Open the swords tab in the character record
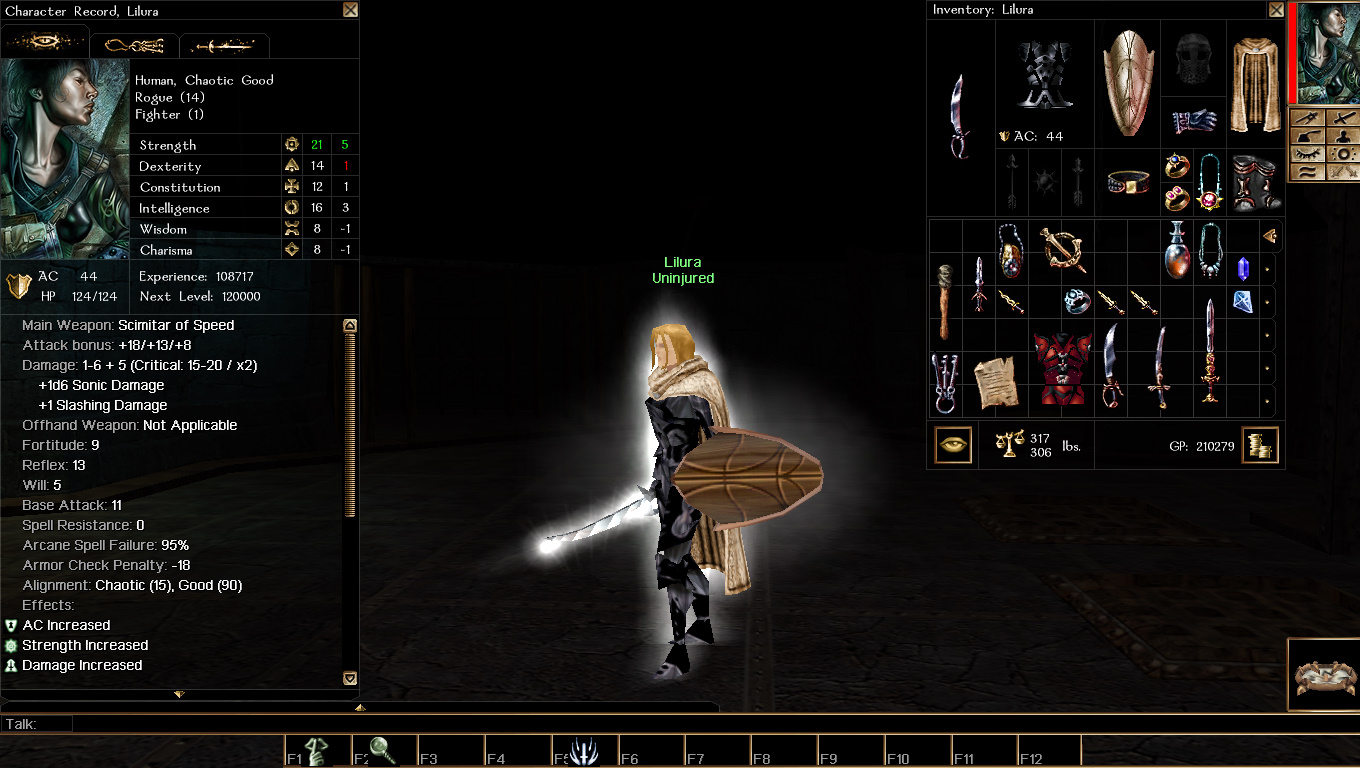Screen dimensions: 1360x768 224,43
